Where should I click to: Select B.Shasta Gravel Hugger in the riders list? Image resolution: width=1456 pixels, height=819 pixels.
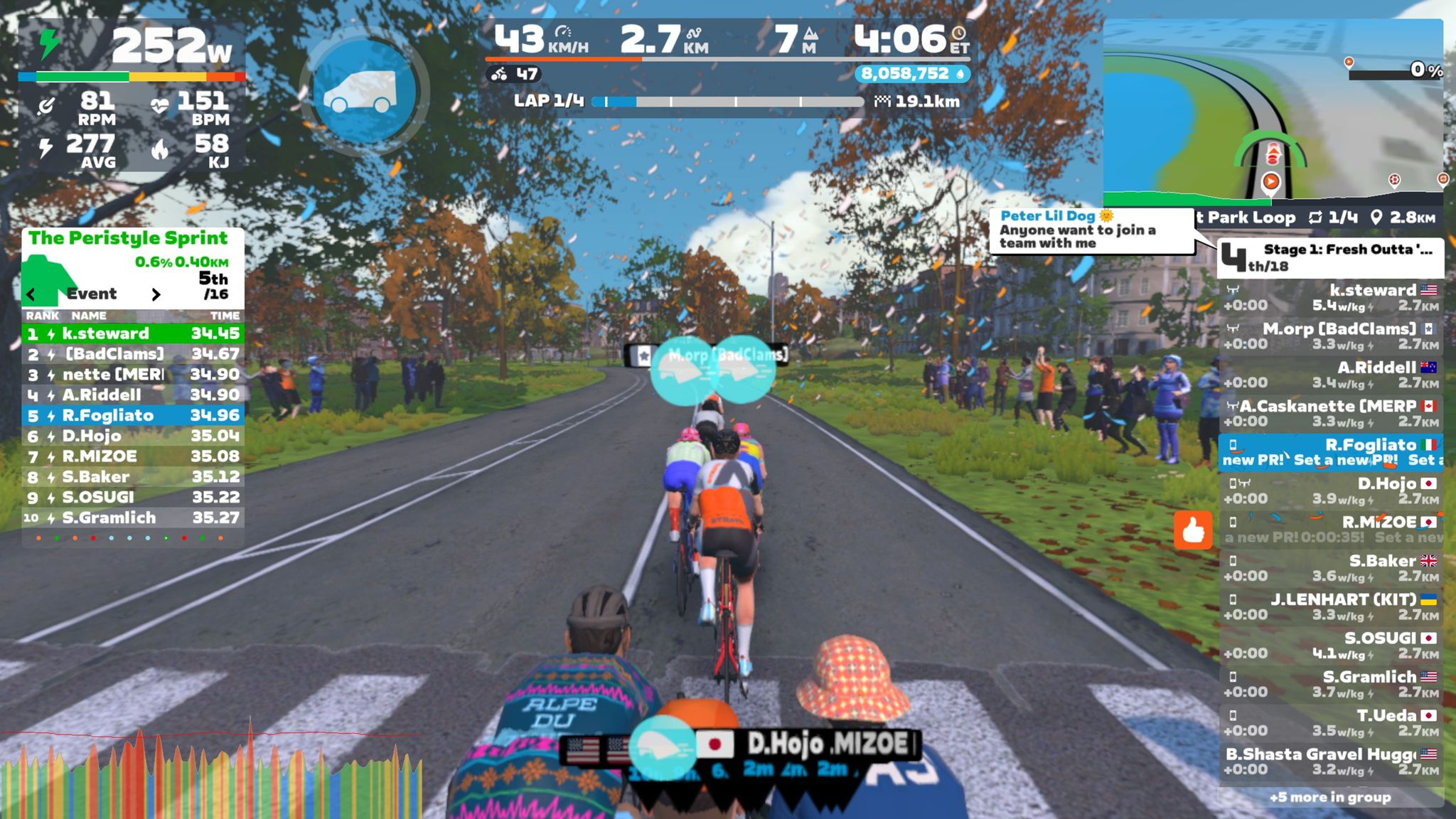[x=1330, y=761]
